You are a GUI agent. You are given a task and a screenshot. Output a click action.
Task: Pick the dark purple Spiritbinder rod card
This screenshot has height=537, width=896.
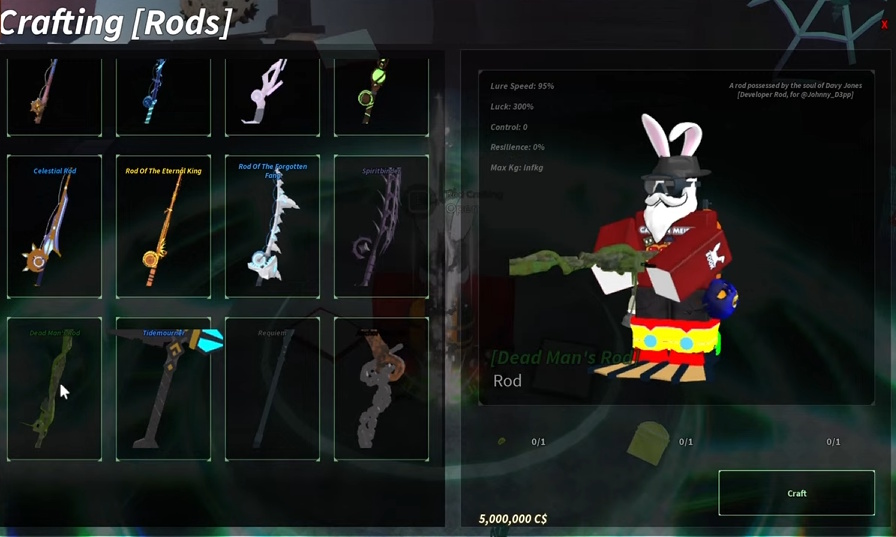[381, 227]
